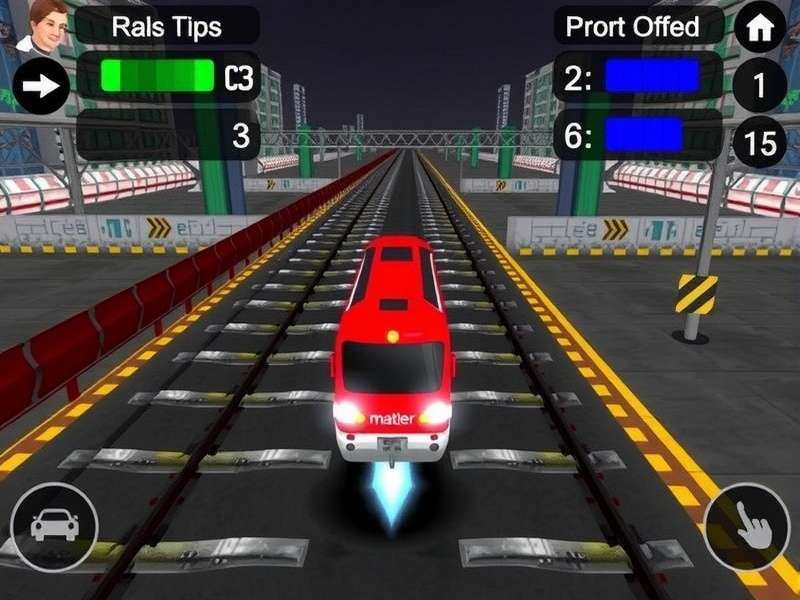The width and height of the screenshot is (800, 600).
Task: Tap the home icon button
Action: coord(760,28)
